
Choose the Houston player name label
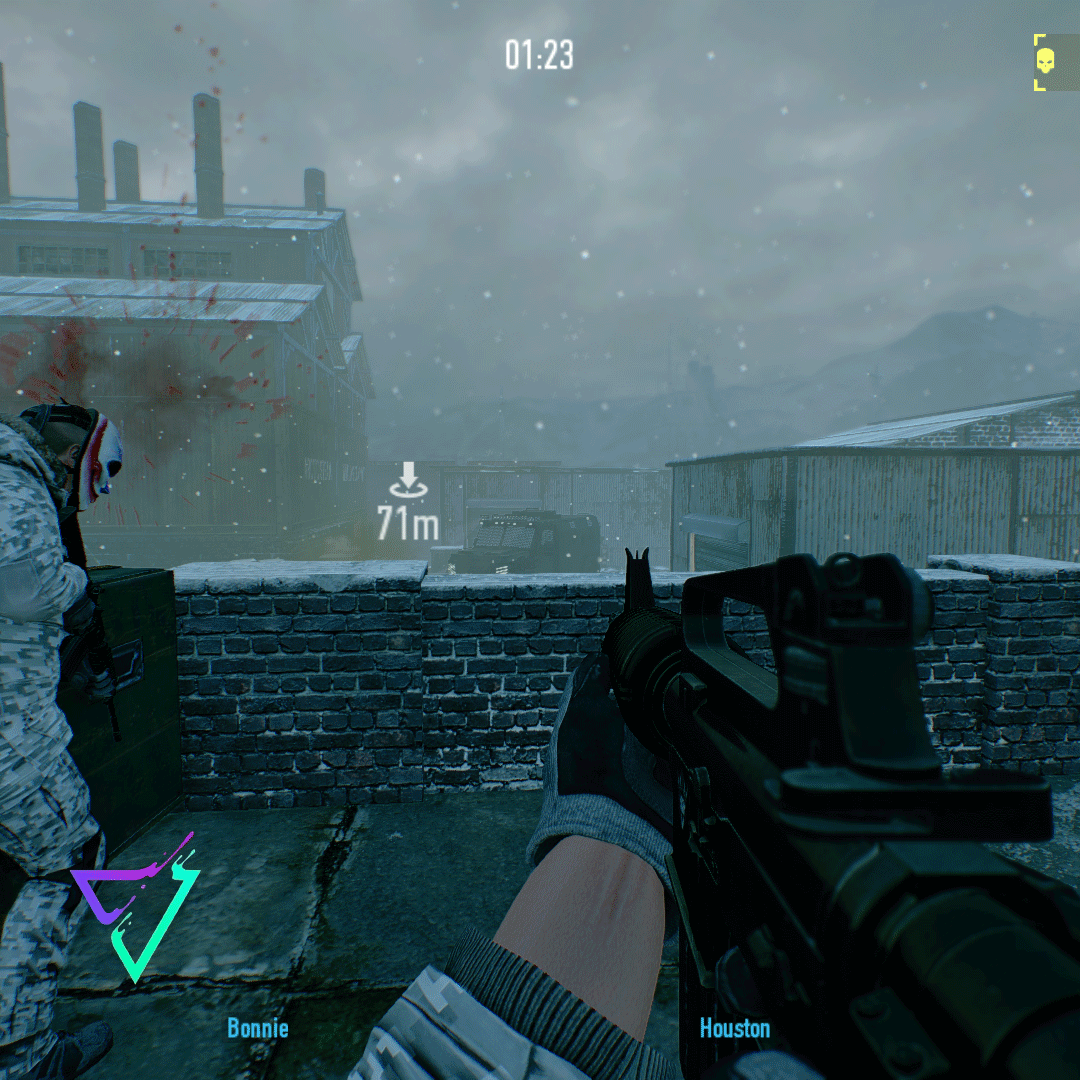tap(735, 1027)
